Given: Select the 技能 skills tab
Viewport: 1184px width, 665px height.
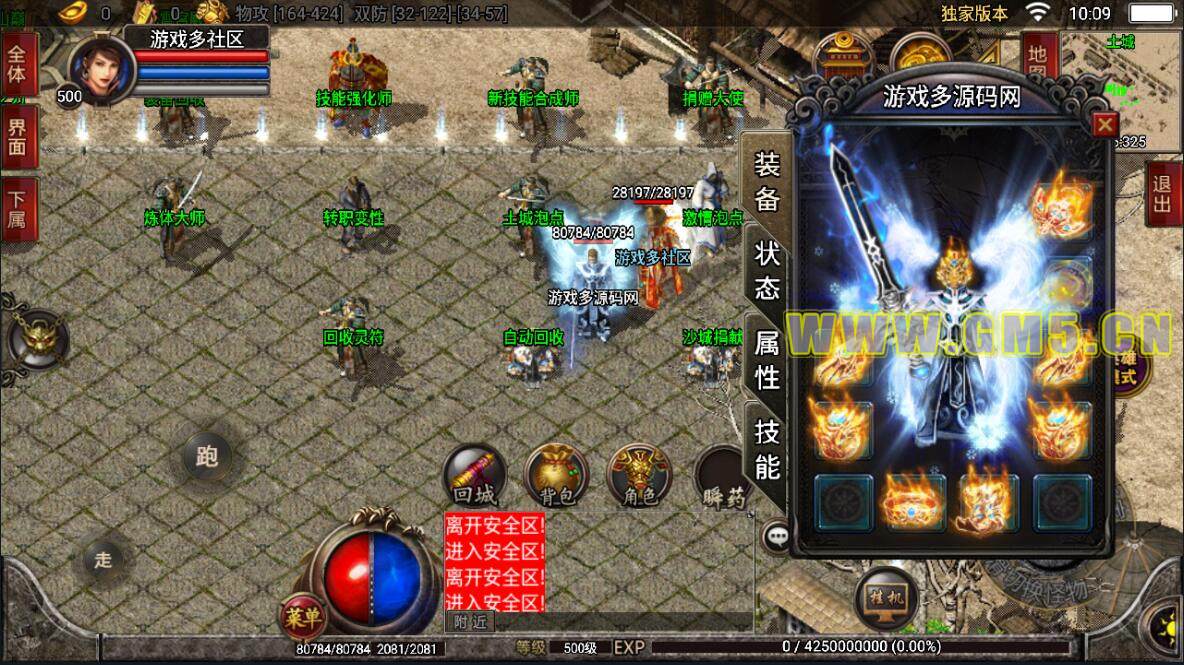Looking at the screenshot, I should pos(767,449).
